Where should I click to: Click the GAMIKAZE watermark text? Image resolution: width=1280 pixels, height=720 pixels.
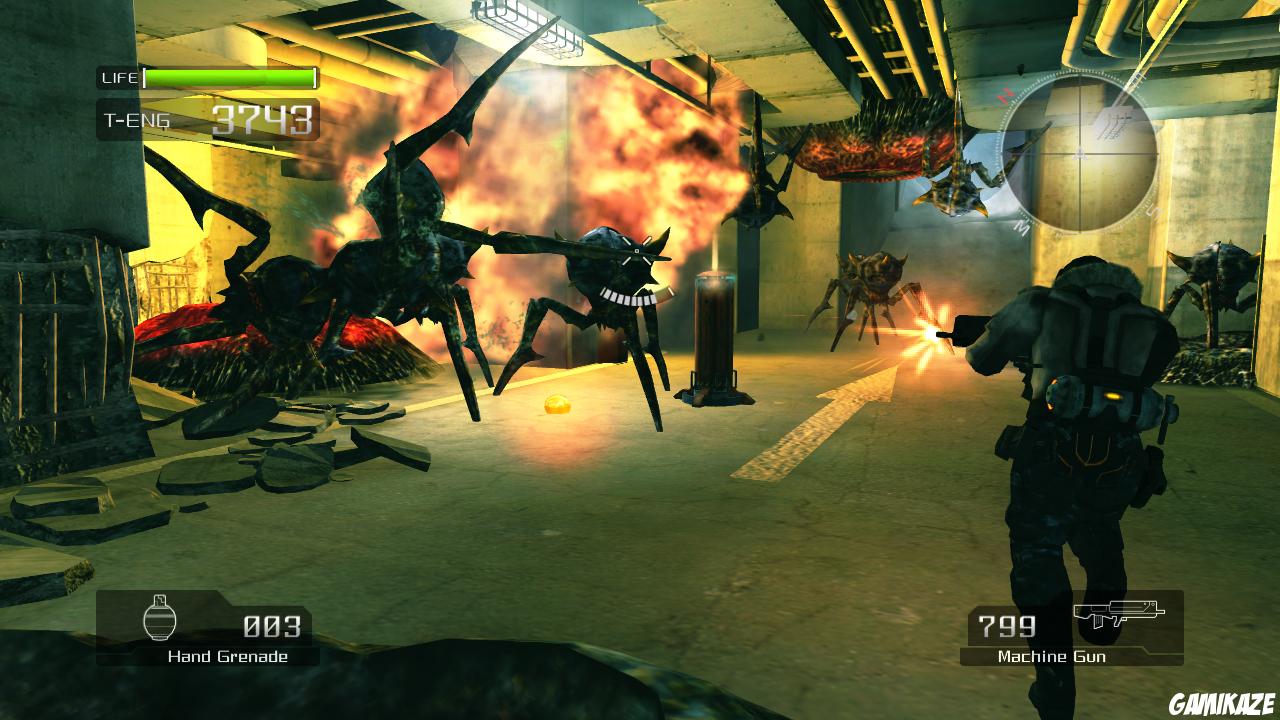click(x=1221, y=704)
